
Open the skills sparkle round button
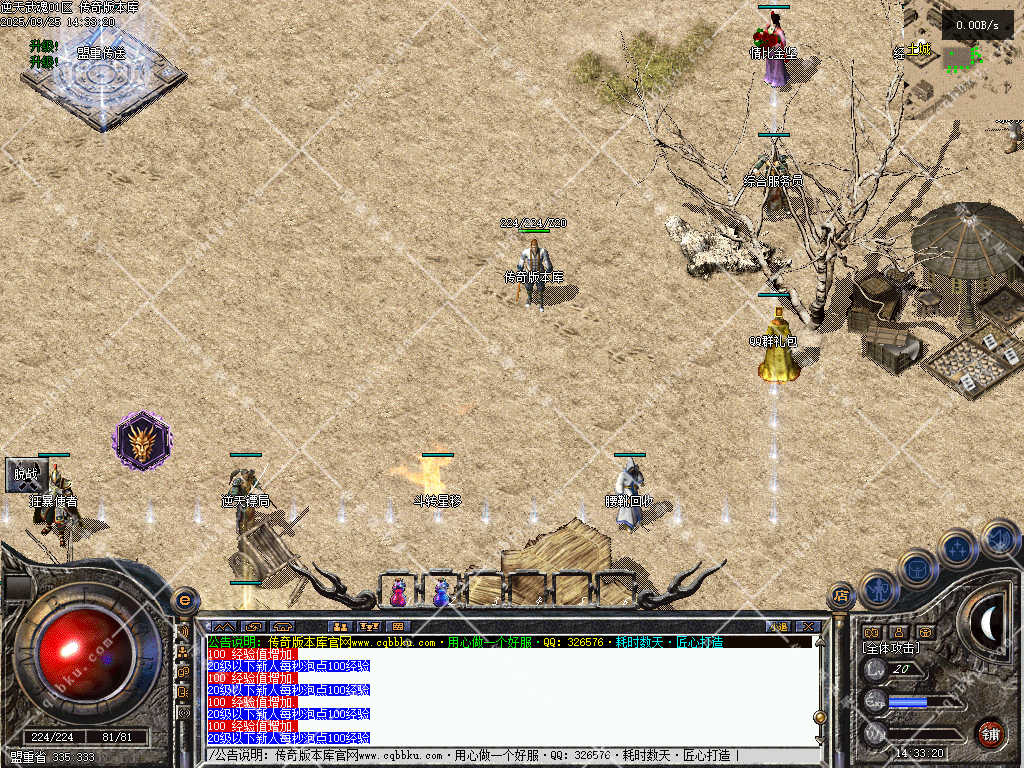[958, 548]
